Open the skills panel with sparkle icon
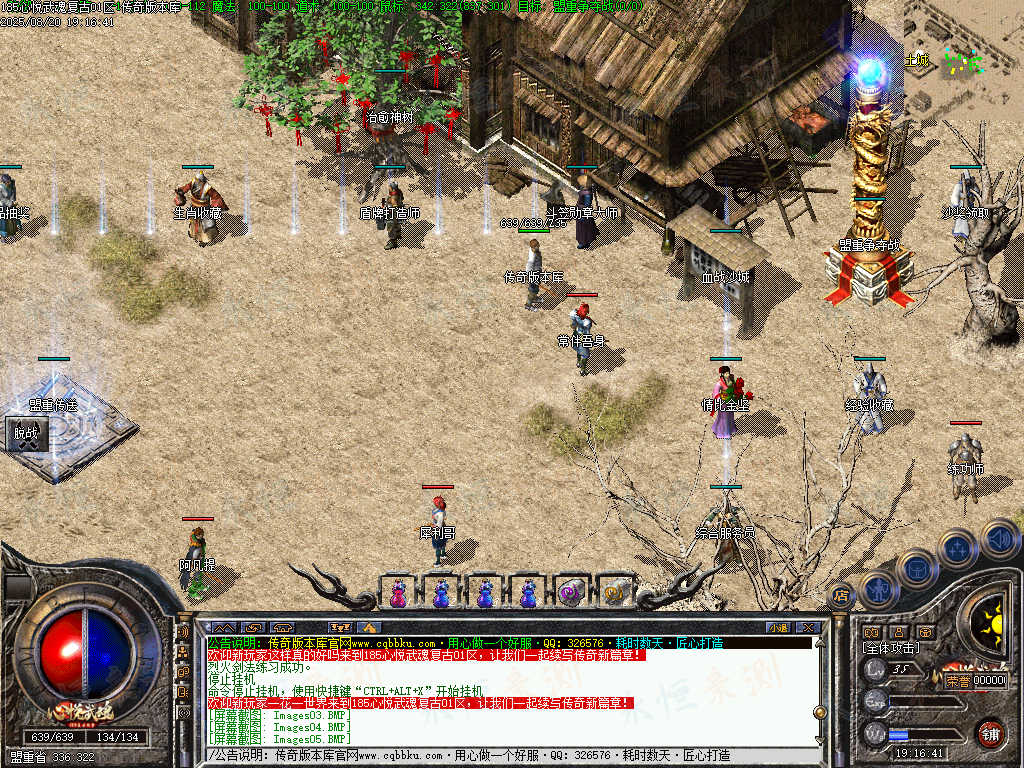Image resolution: width=1024 pixels, height=768 pixels. (x=957, y=548)
